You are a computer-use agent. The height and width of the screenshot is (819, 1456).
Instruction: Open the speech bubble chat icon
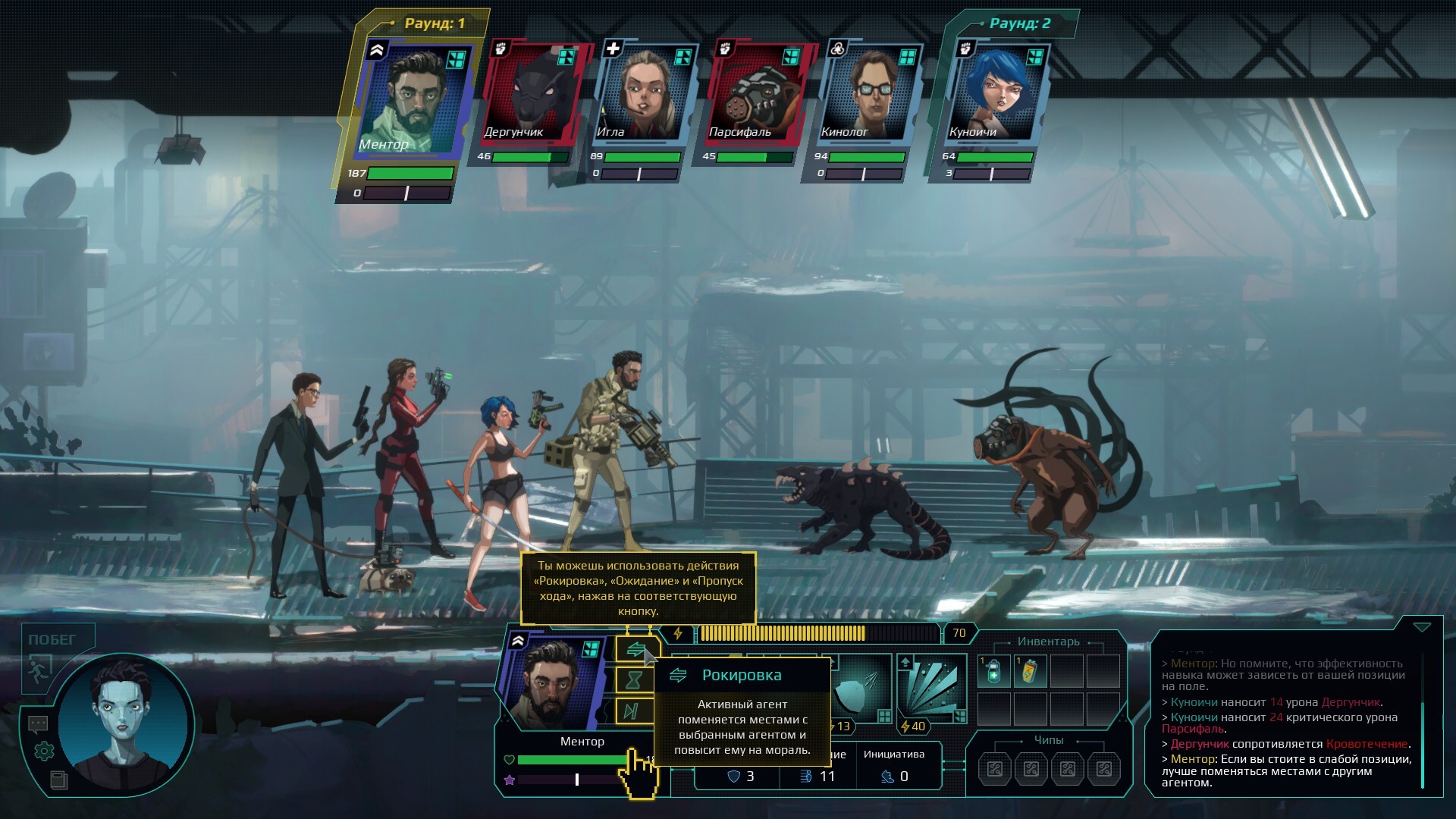click(x=38, y=724)
